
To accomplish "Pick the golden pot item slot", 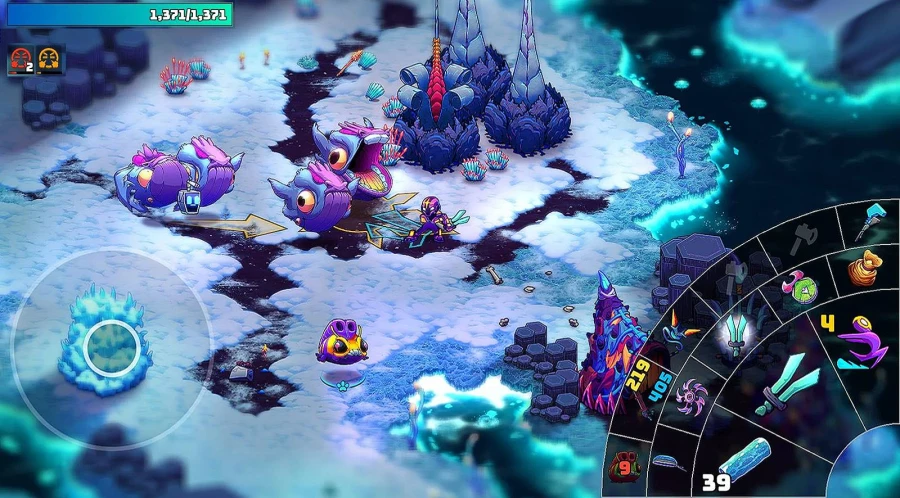I will (862, 268).
